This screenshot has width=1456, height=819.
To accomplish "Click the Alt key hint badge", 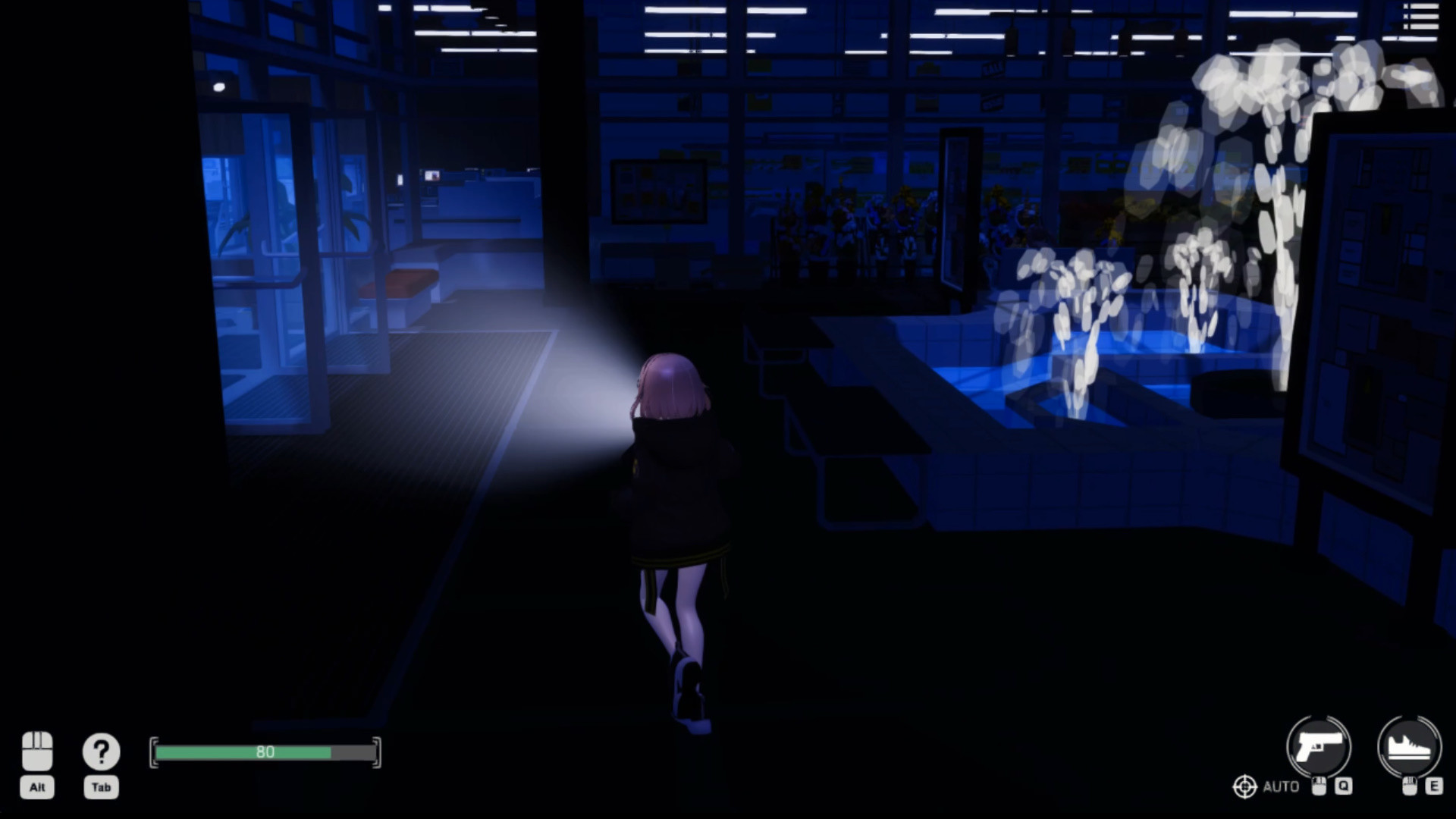I will (x=36, y=789).
